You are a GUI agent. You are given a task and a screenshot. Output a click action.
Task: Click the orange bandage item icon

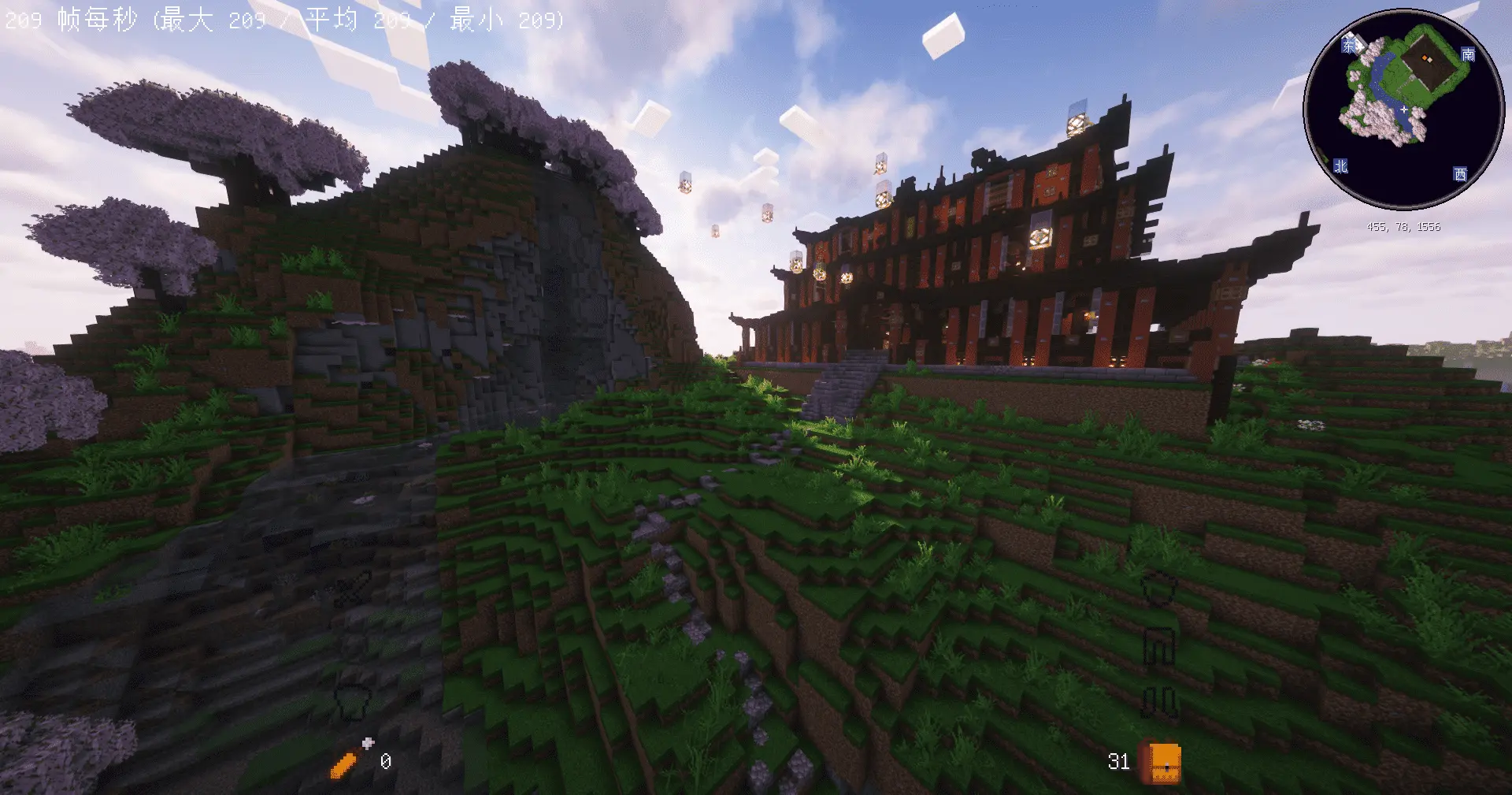346,763
